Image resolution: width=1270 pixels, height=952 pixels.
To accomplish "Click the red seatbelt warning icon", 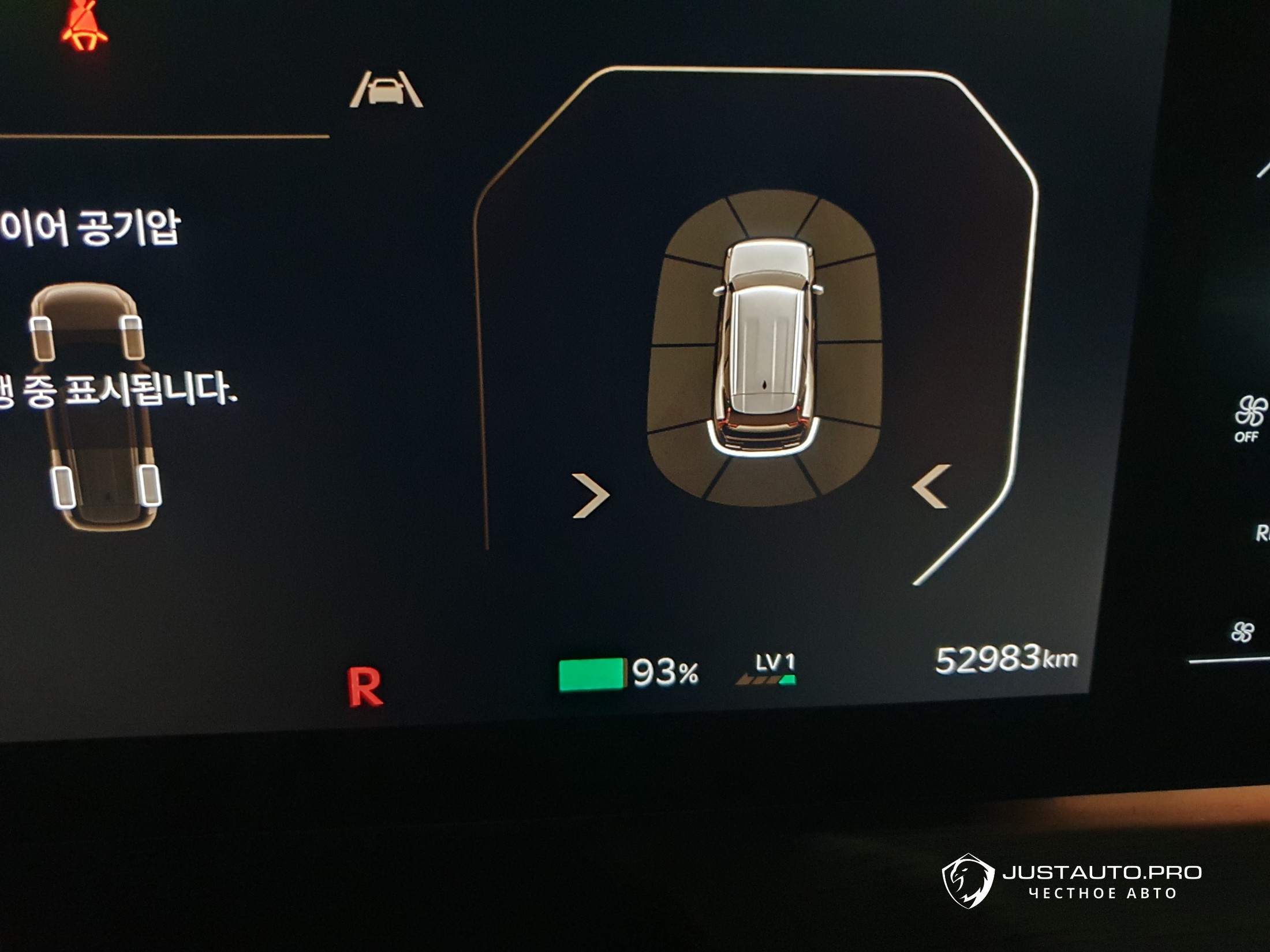I will pos(85,26).
